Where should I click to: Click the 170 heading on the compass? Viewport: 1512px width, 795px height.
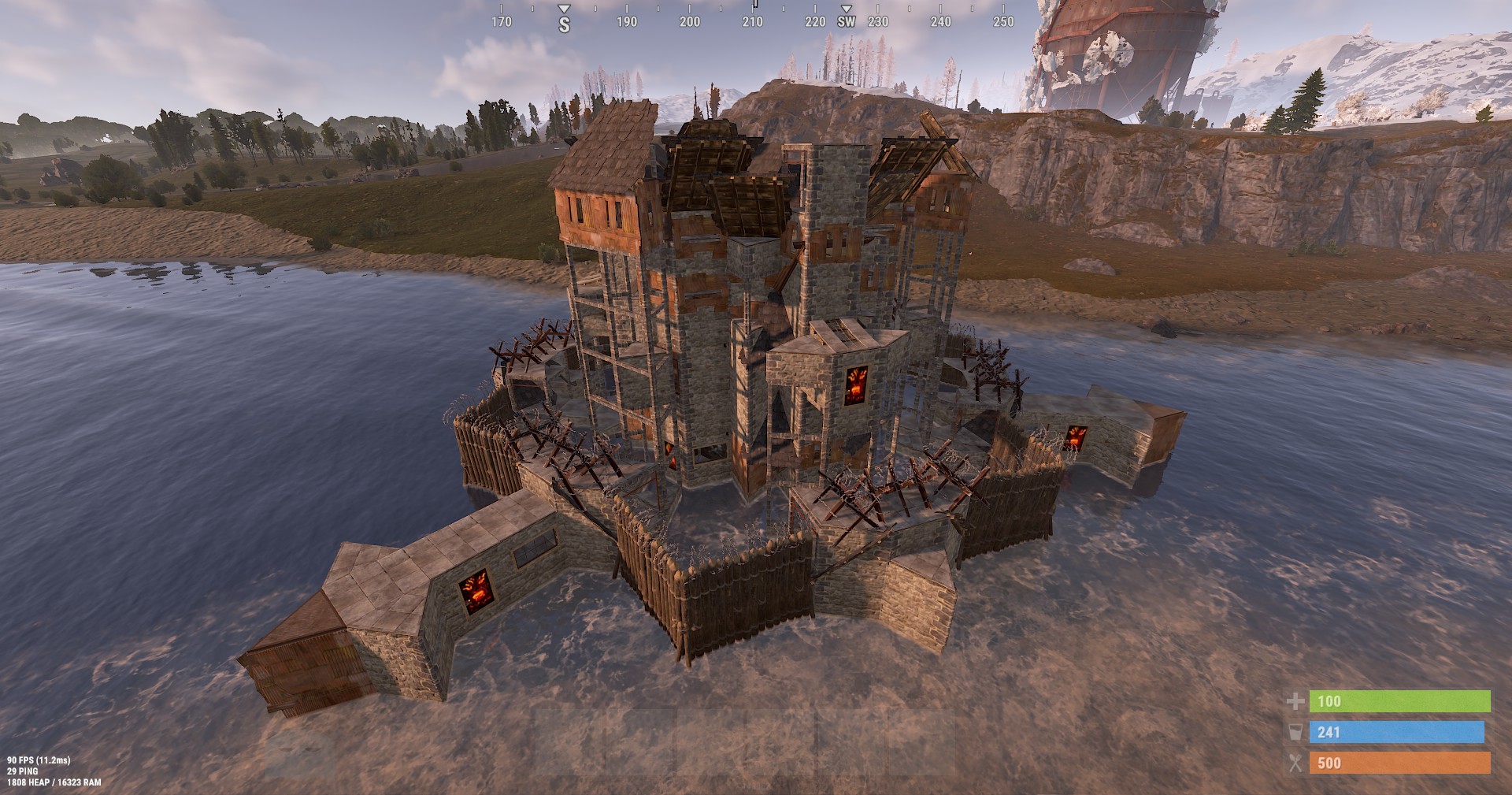click(x=501, y=22)
